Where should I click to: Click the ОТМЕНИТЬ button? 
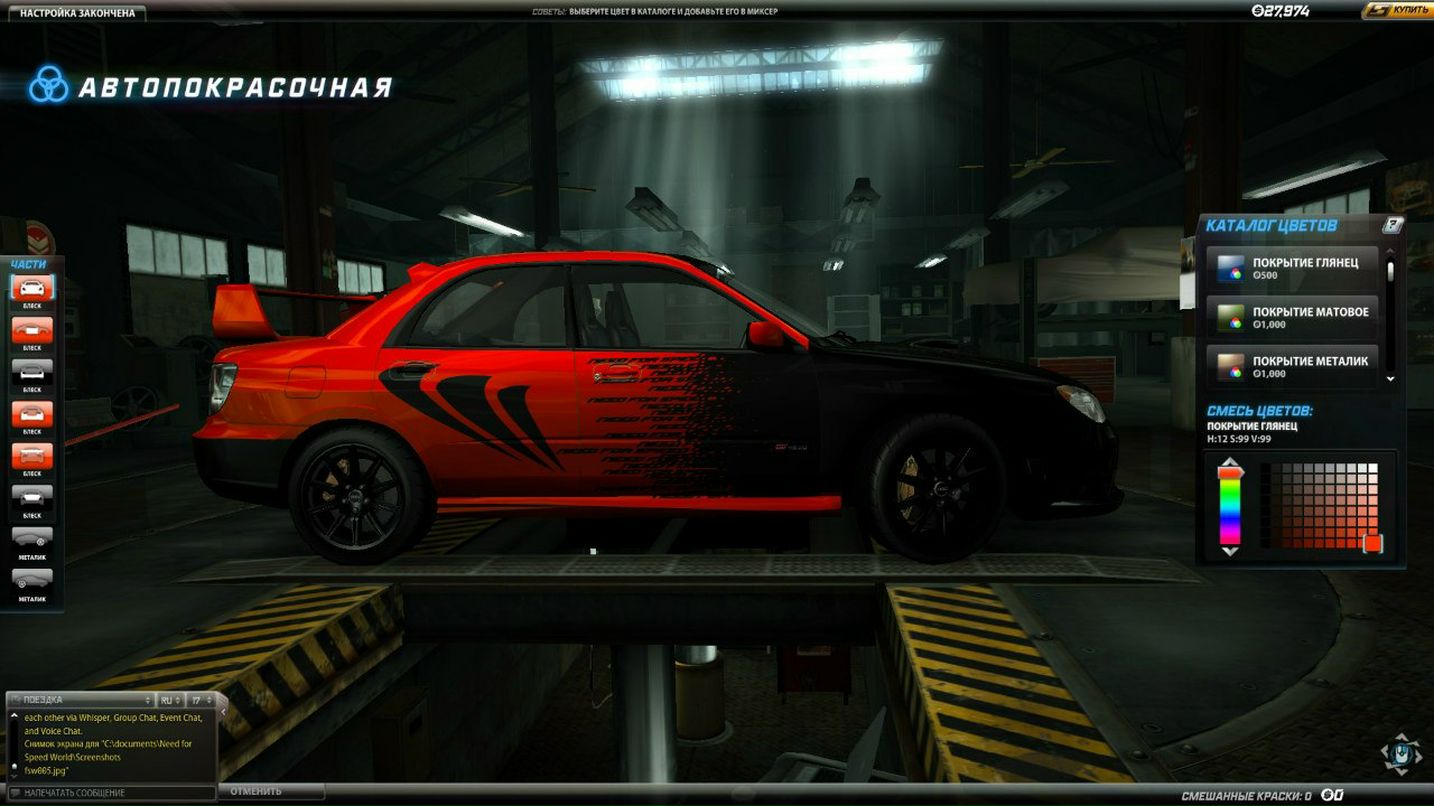click(x=270, y=790)
